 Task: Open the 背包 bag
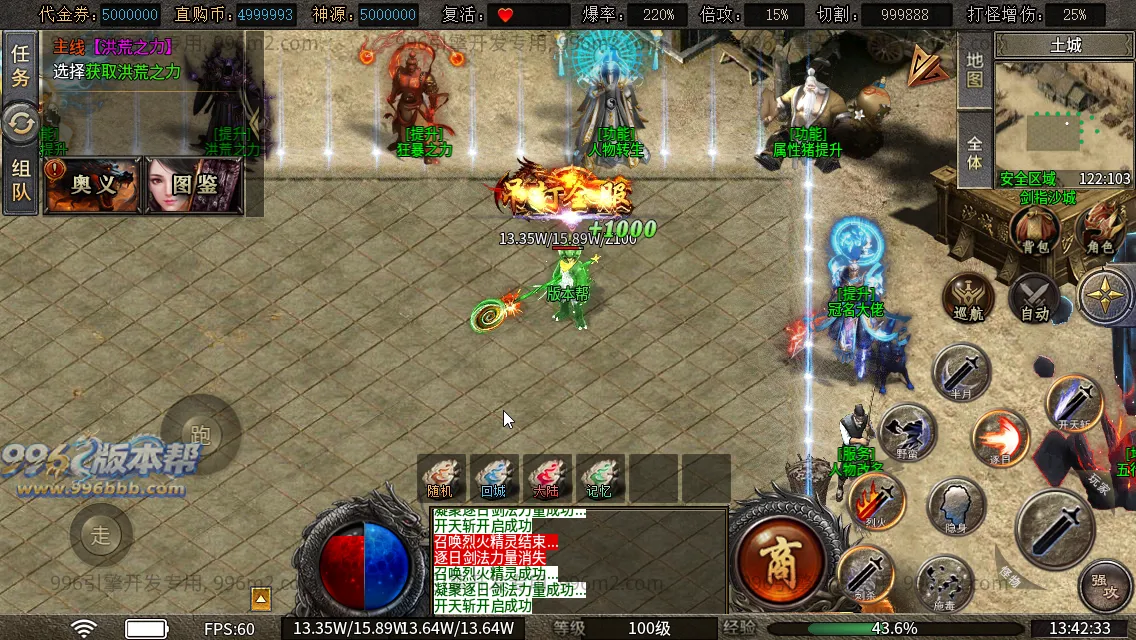1034,232
